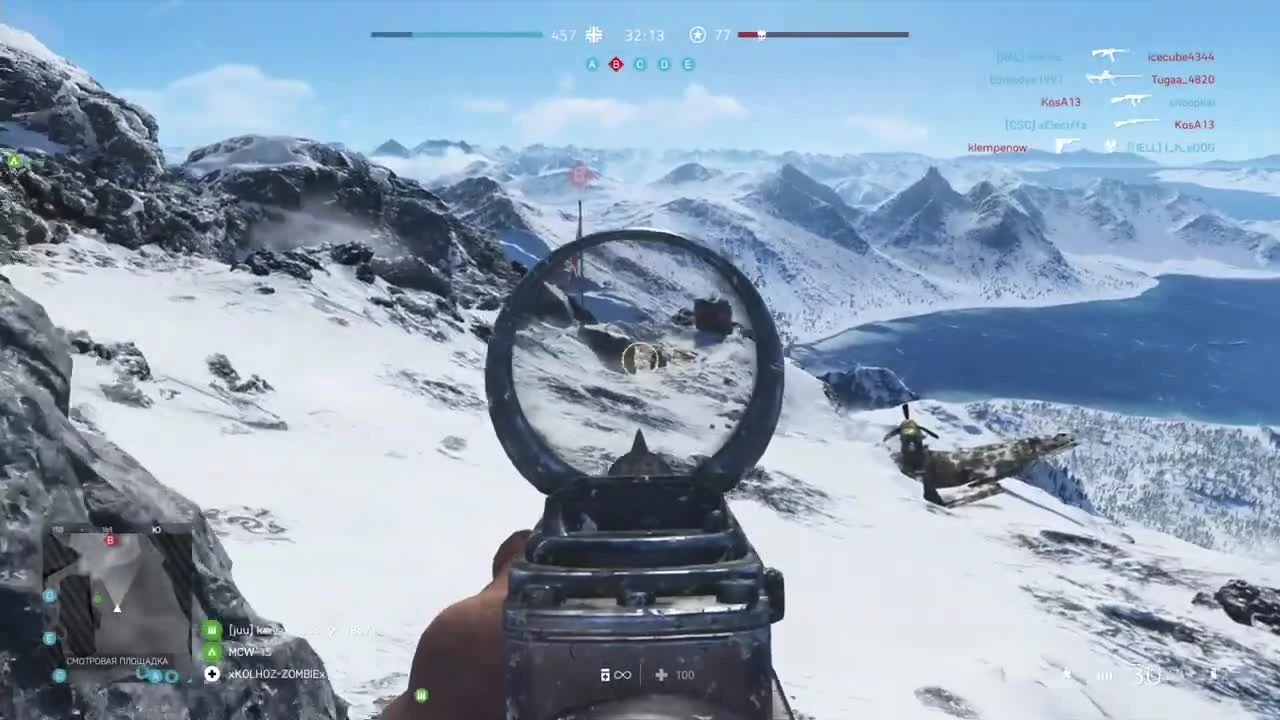This screenshot has width=1280, height=720.
Task: Click the KosA13 player name in the killfeed
Action: 1060,101
